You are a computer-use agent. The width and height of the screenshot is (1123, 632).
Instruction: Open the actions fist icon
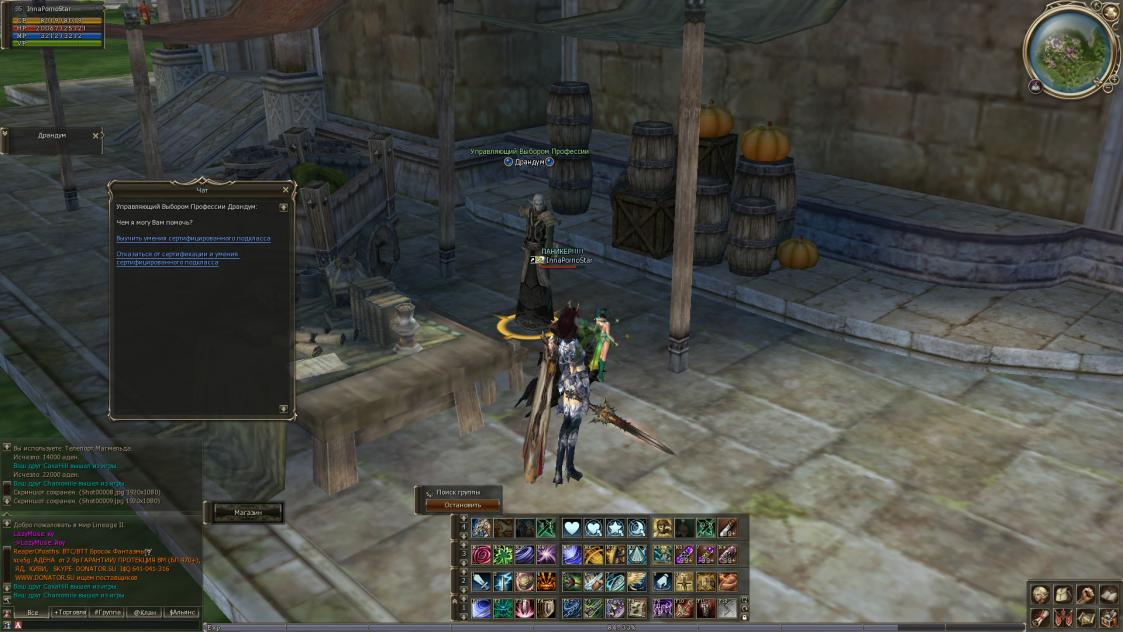[1086, 595]
